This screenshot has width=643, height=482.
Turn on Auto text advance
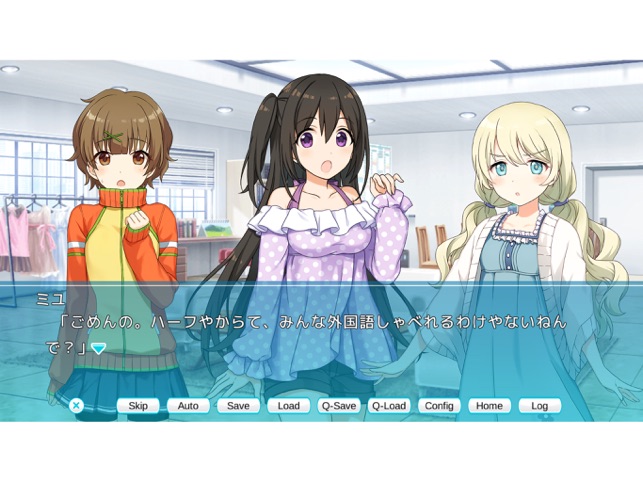[188, 406]
